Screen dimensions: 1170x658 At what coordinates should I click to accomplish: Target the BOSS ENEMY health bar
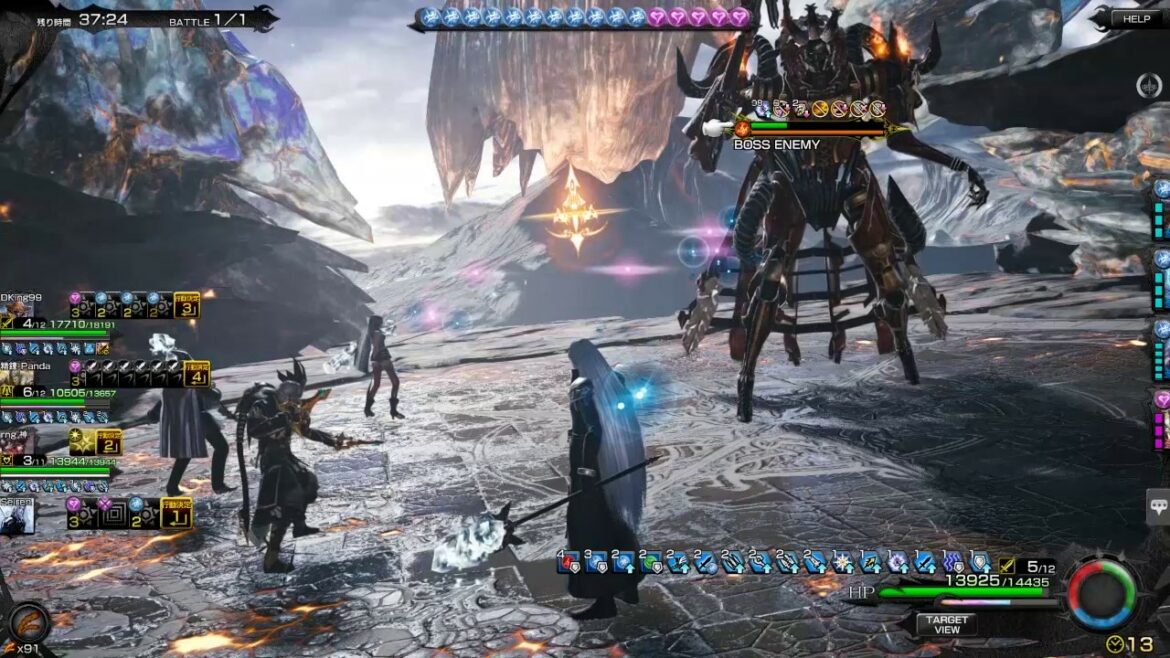click(x=815, y=127)
